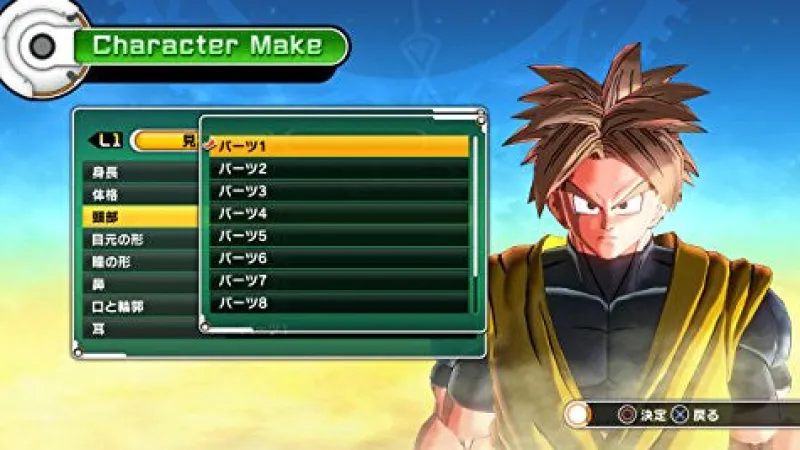Open the 瞳の形 (pupil shape) setting
The height and width of the screenshot is (450, 800).
pos(140,262)
